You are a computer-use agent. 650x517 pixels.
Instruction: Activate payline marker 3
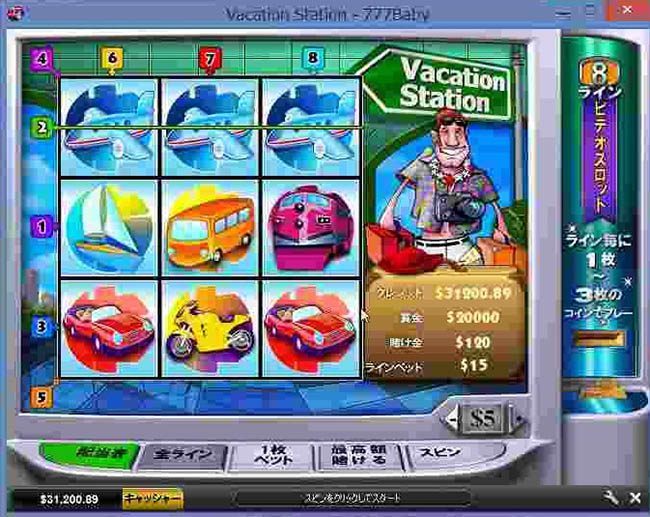click(41, 325)
